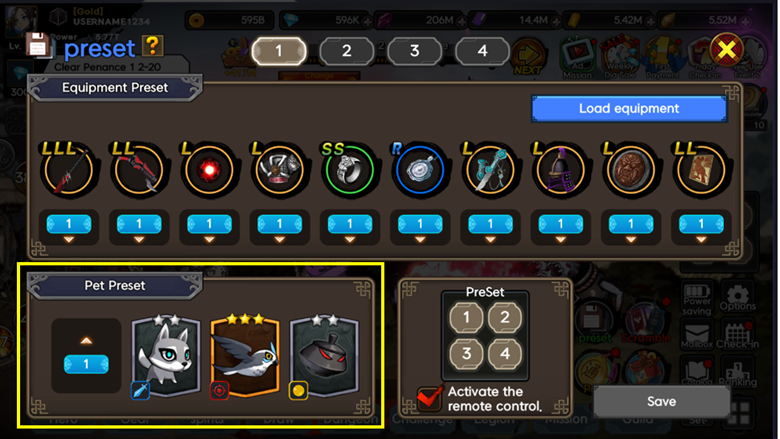Switch to preset tab 2
This screenshot has width=780, height=439.
[x=346, y=51]
